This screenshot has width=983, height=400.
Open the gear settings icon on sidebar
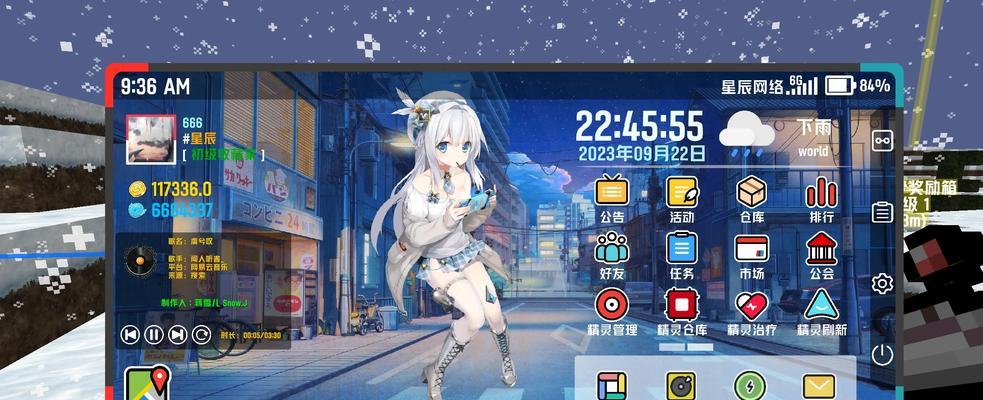tap(882, 283)
